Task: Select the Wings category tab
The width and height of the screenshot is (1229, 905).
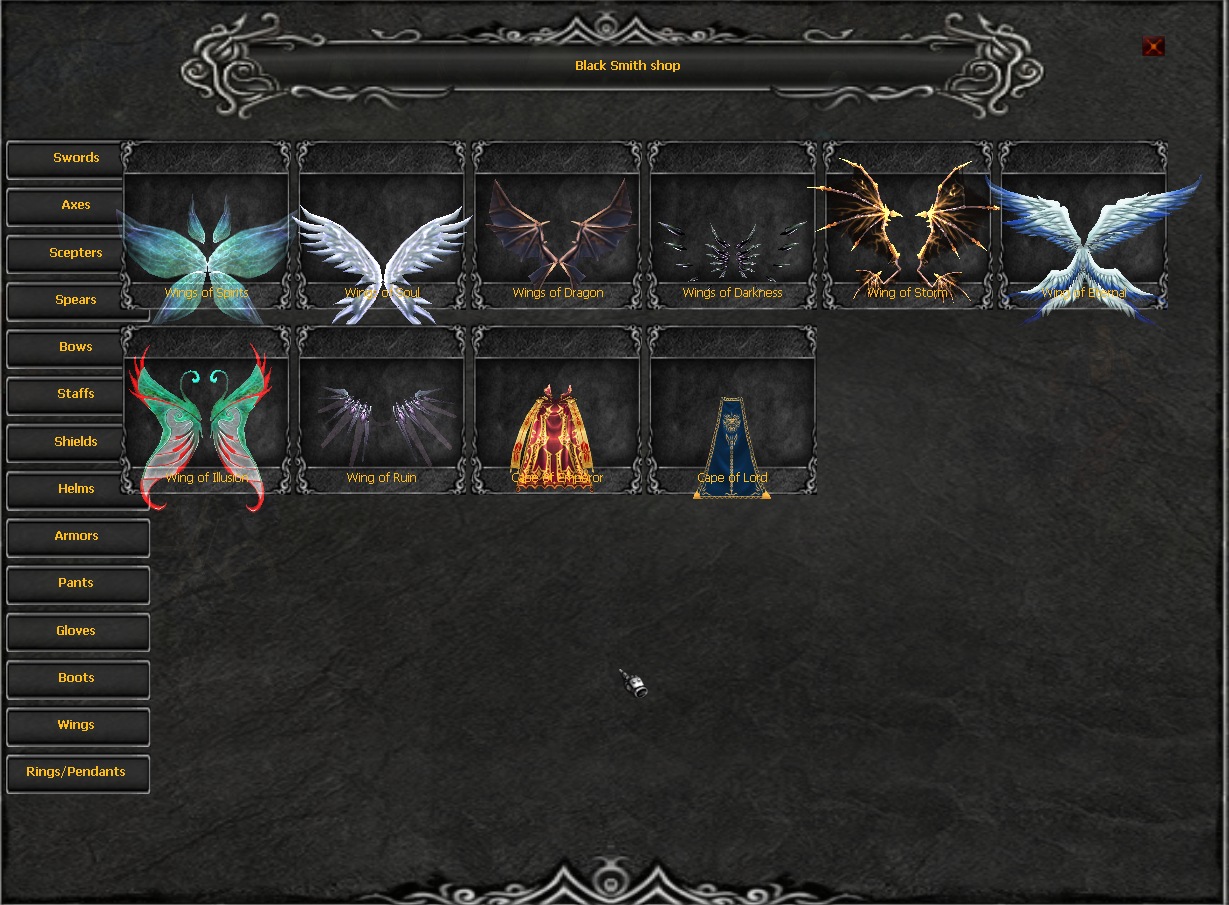Action: click(77, 725)
